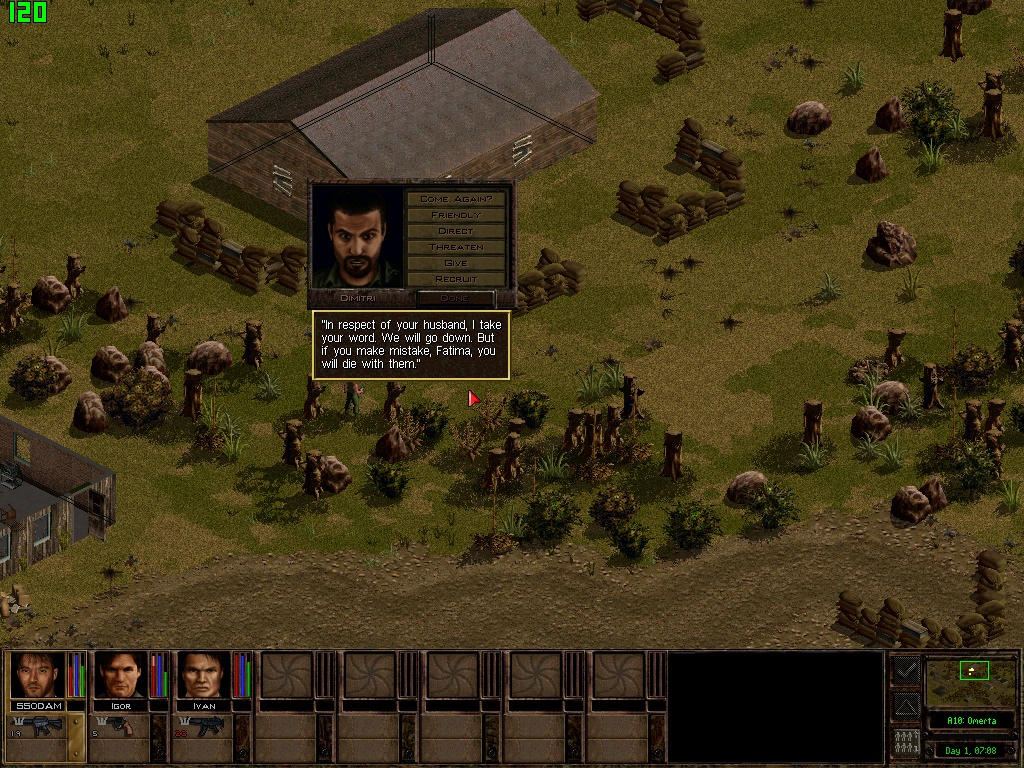
Task: Pick the Direct approach
Action: (455, 231)
